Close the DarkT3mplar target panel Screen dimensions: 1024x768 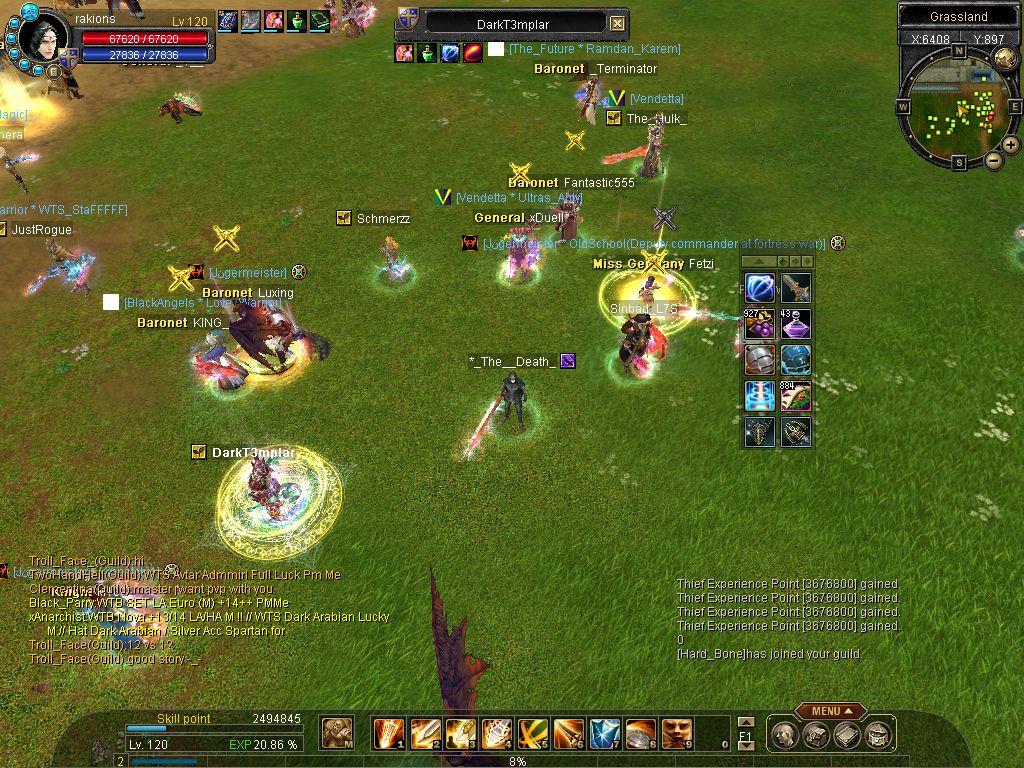[x=618, y=23]
